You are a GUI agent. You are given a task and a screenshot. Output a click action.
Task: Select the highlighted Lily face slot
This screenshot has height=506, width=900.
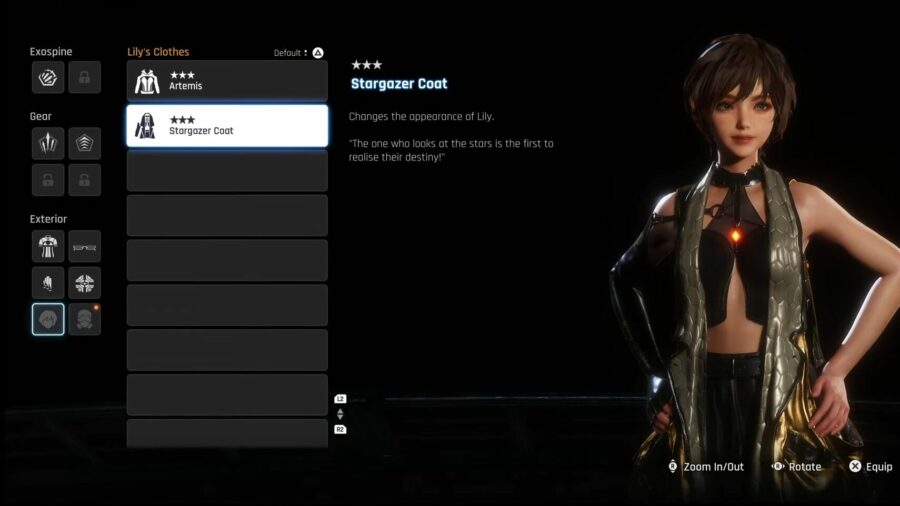coord(48,319)
